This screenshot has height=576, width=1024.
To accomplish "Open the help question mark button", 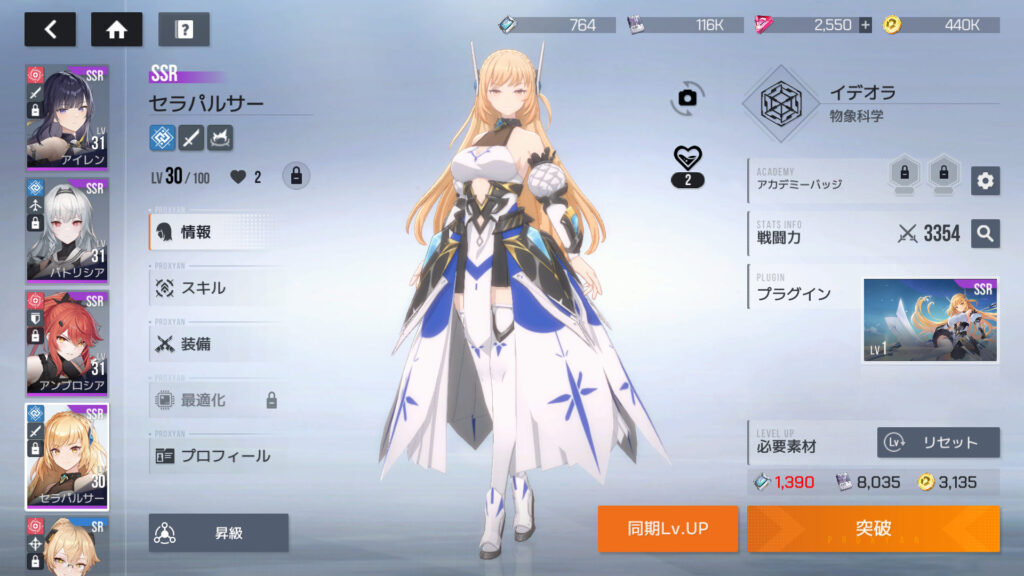I will (183, 29).
